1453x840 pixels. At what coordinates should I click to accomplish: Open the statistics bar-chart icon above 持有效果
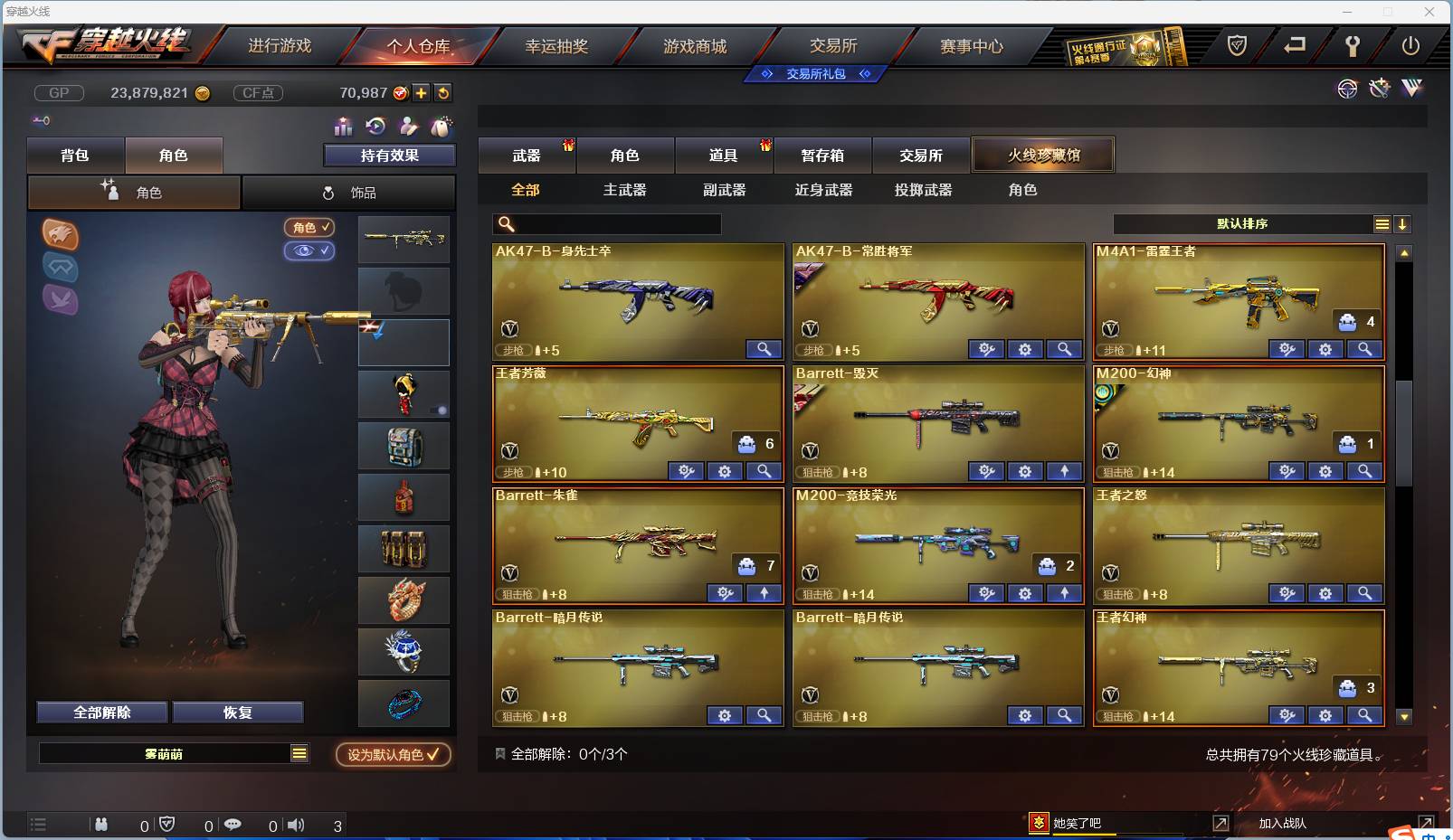pyautogui.click(x=342, y=127)
